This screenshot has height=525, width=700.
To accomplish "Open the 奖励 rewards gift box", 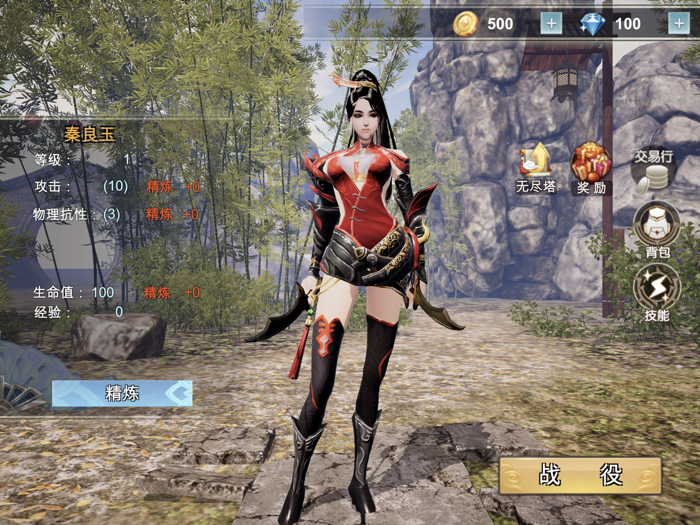I will (x=591, y=166).
